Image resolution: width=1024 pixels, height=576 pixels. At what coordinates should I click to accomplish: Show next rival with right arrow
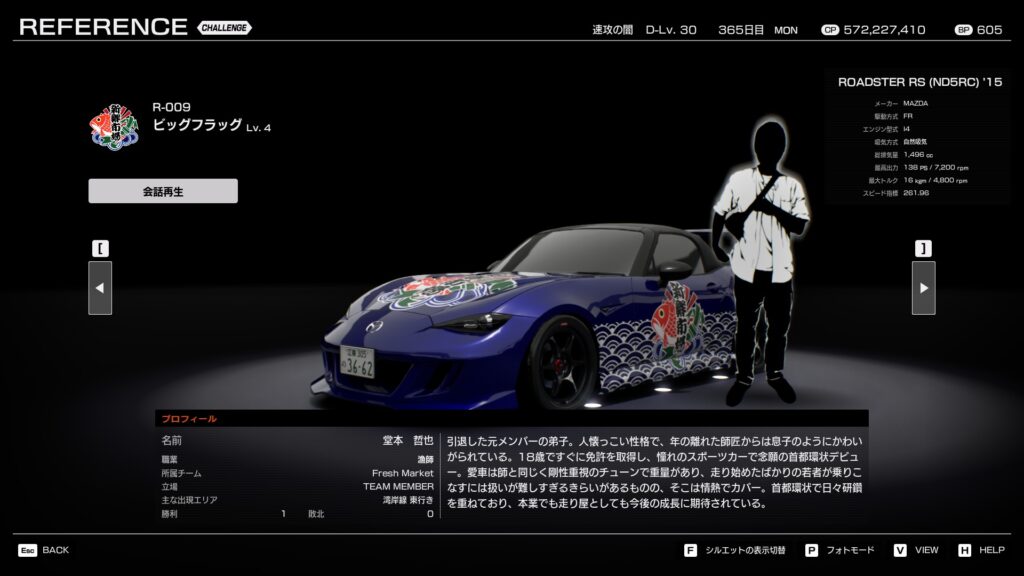point(923,288)
